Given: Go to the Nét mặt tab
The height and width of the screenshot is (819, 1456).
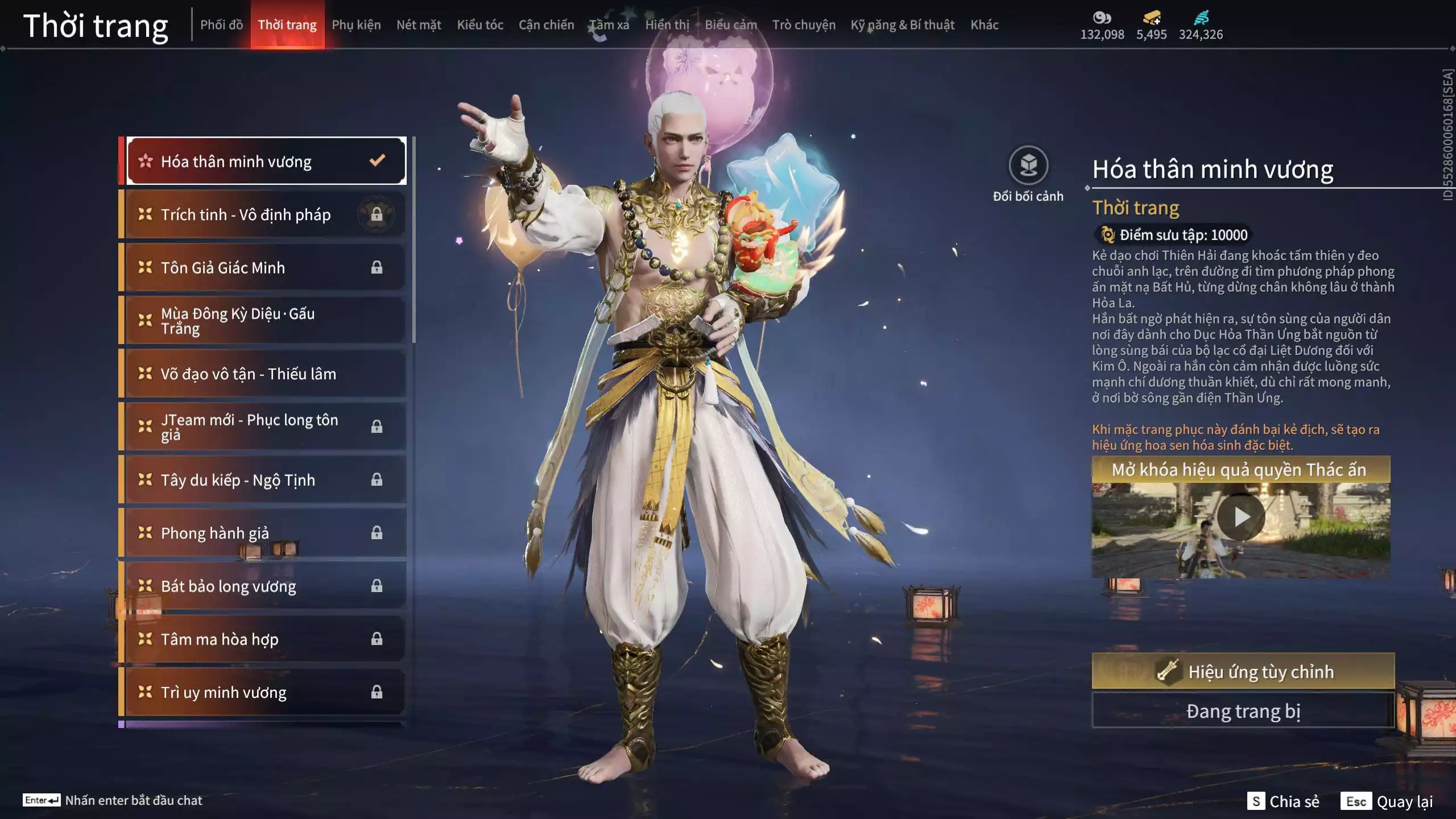Looking at the screenshot, I should click(x=419, y=25).
